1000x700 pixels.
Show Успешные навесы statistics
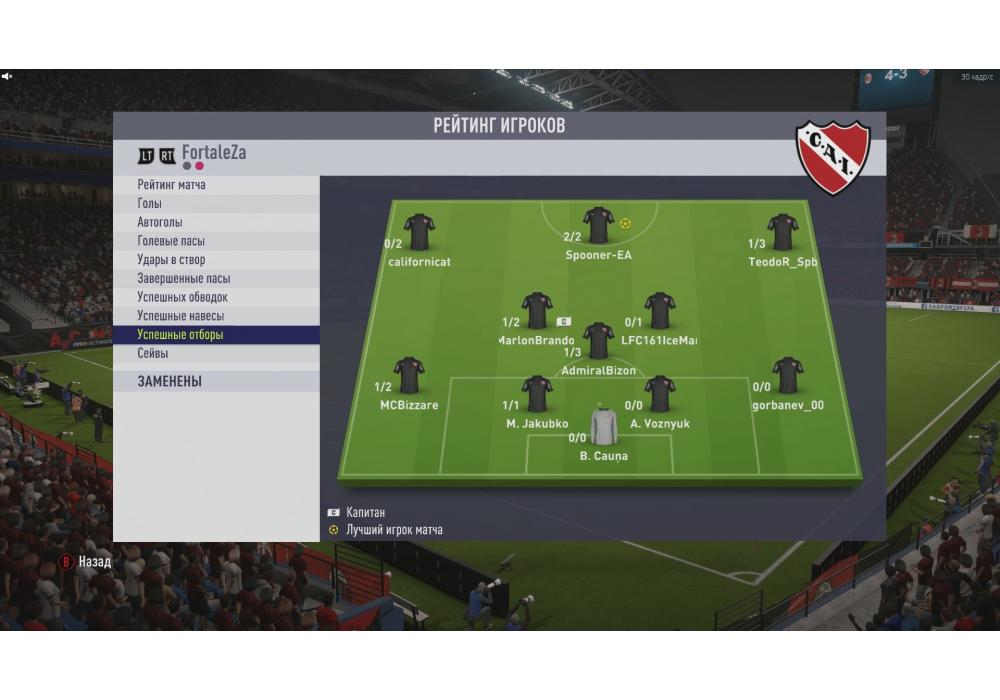[x=180, y=316]
